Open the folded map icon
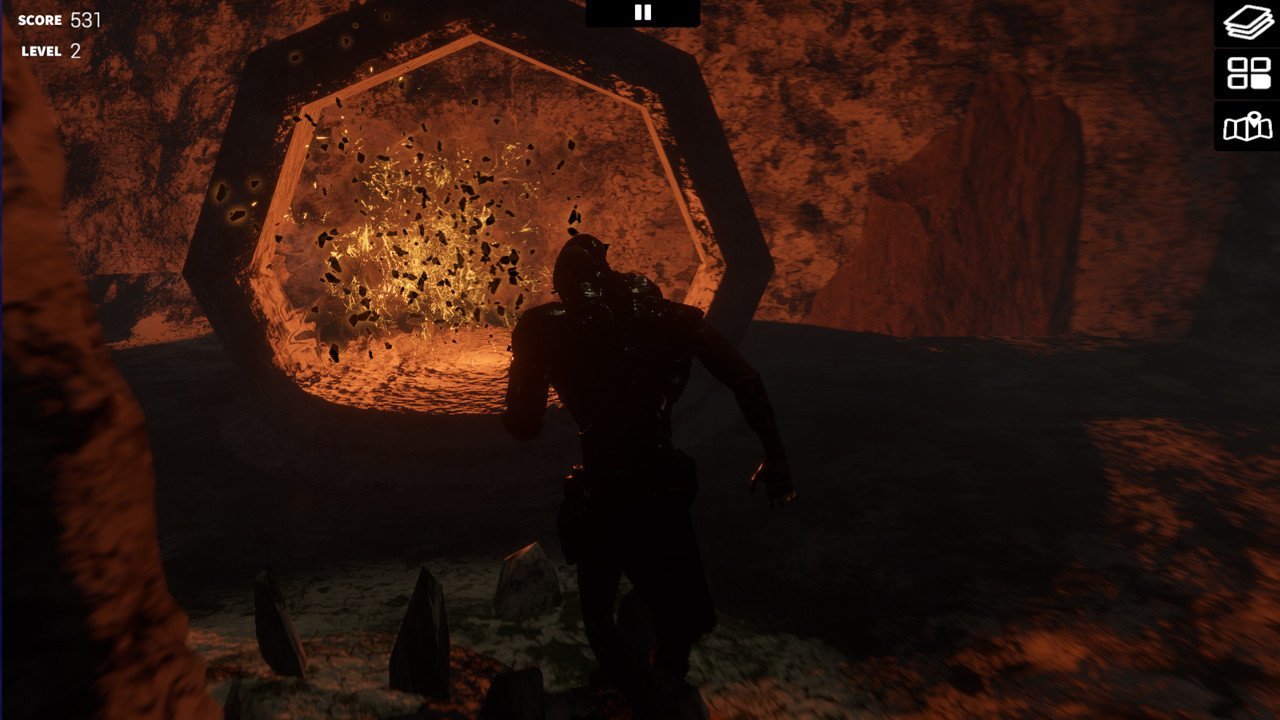The height and width of the screenshot is (720, 1280). point(1248,127)
